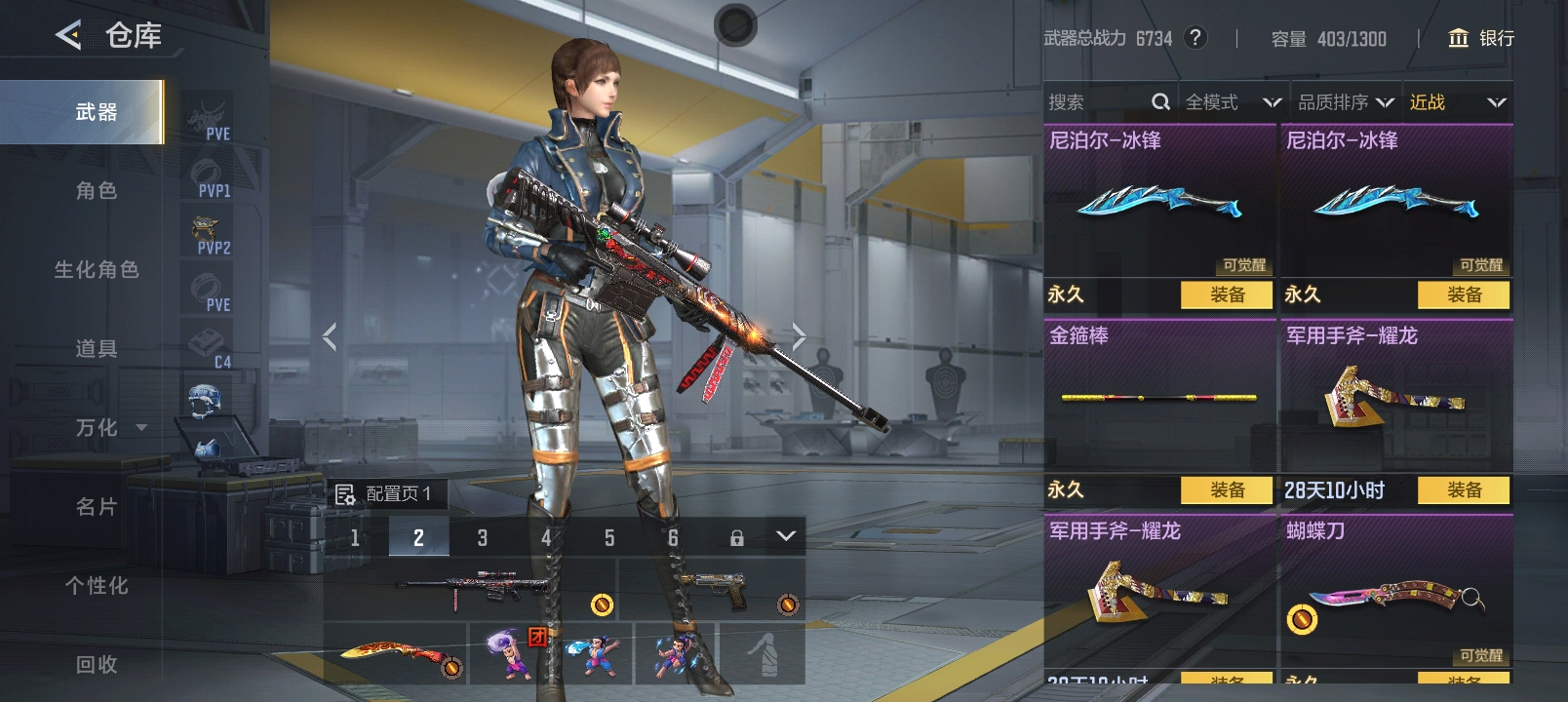Select loadout slot number 3

(482, 537)
